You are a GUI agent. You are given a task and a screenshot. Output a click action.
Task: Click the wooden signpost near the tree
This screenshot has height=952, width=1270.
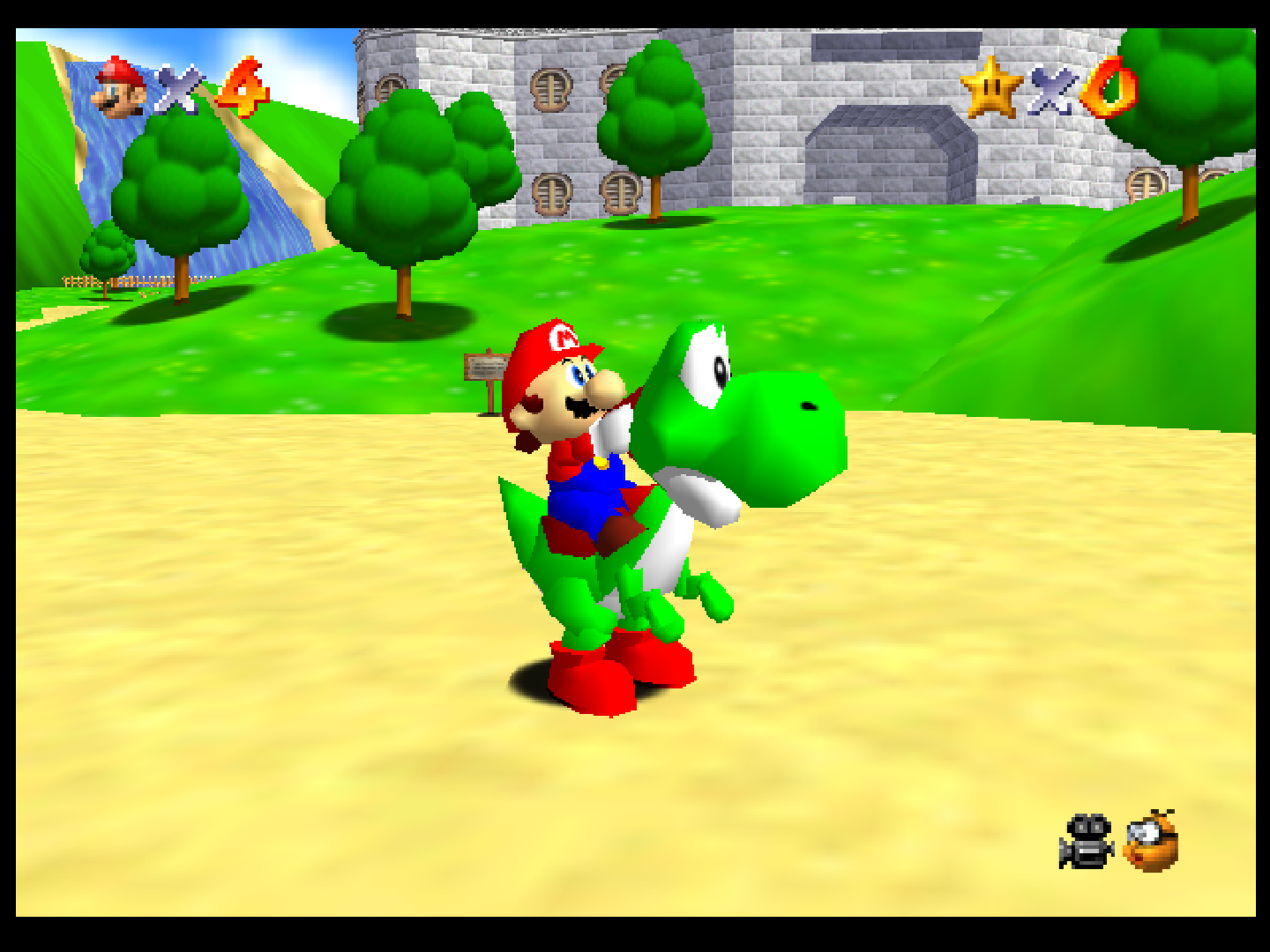tap(486, 370)
